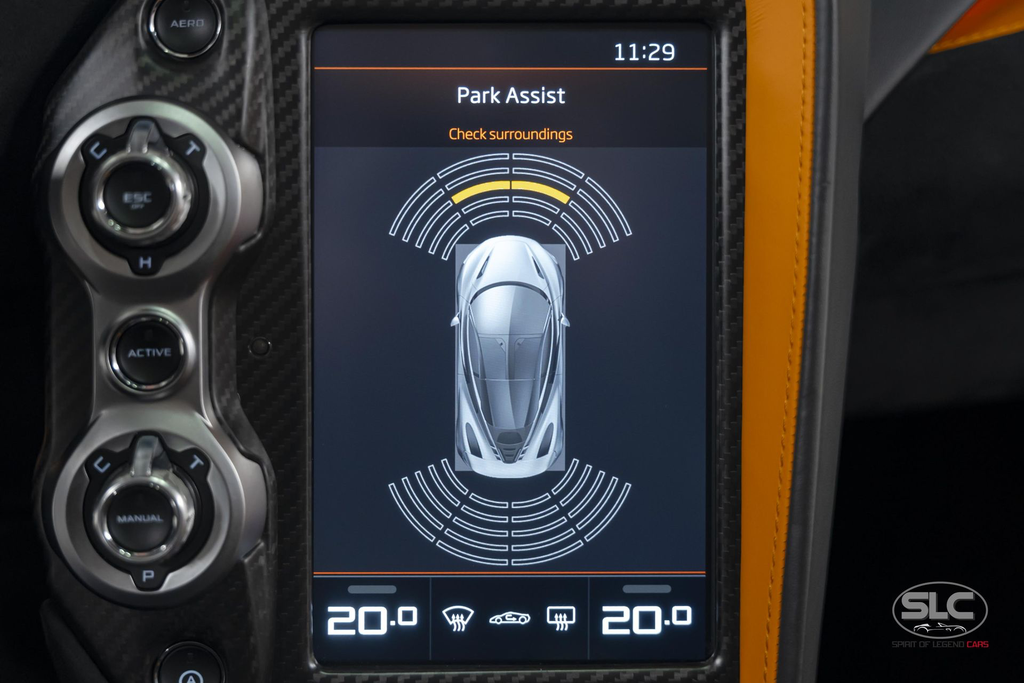
Task: Select the right-zone 20.0 temperature setting
Action: 646,619
